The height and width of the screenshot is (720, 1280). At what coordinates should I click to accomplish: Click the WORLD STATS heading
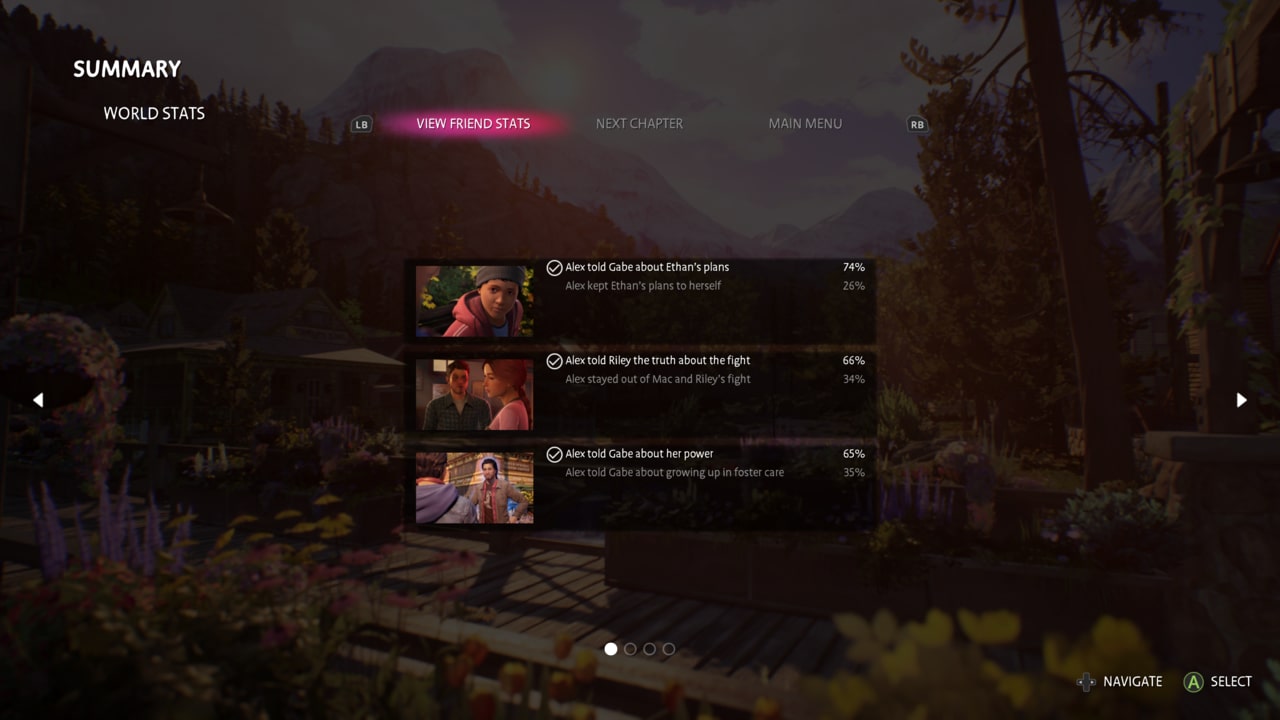(x=154, y=113)
